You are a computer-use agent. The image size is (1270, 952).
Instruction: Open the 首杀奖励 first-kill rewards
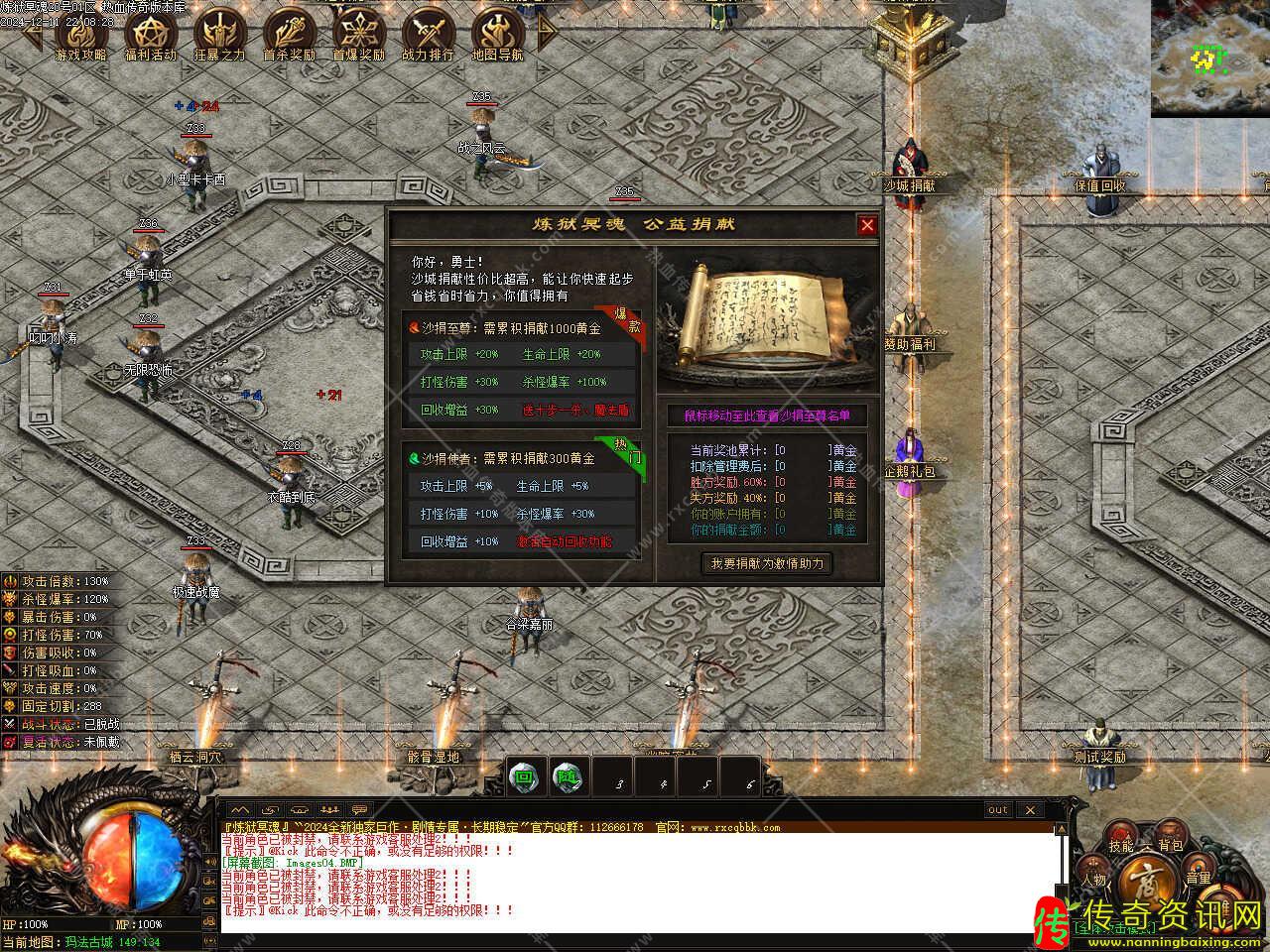pyautogui.click(x=289, y=36)
